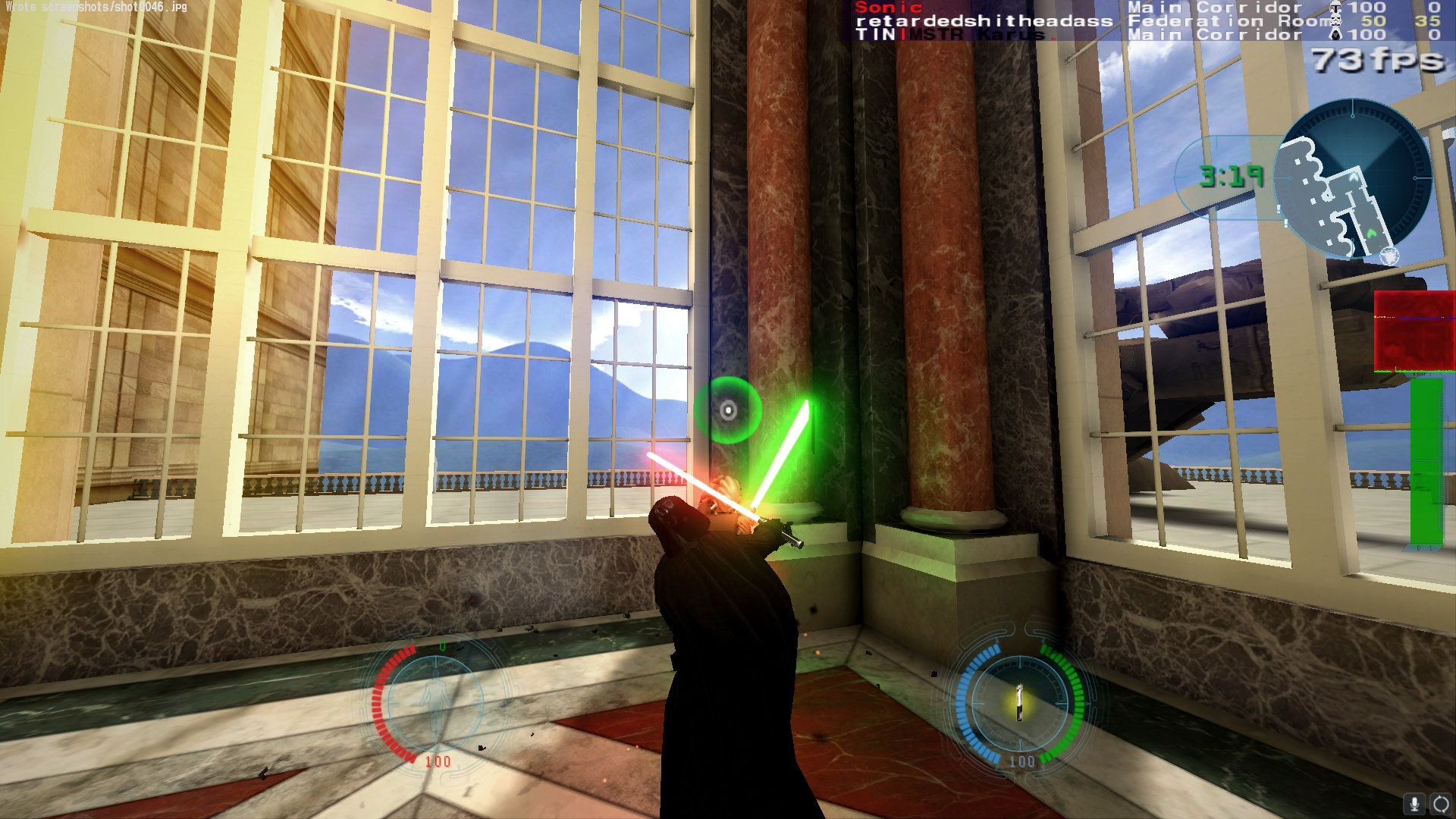Select the lightsaber weapon icon

(1020, 703)
